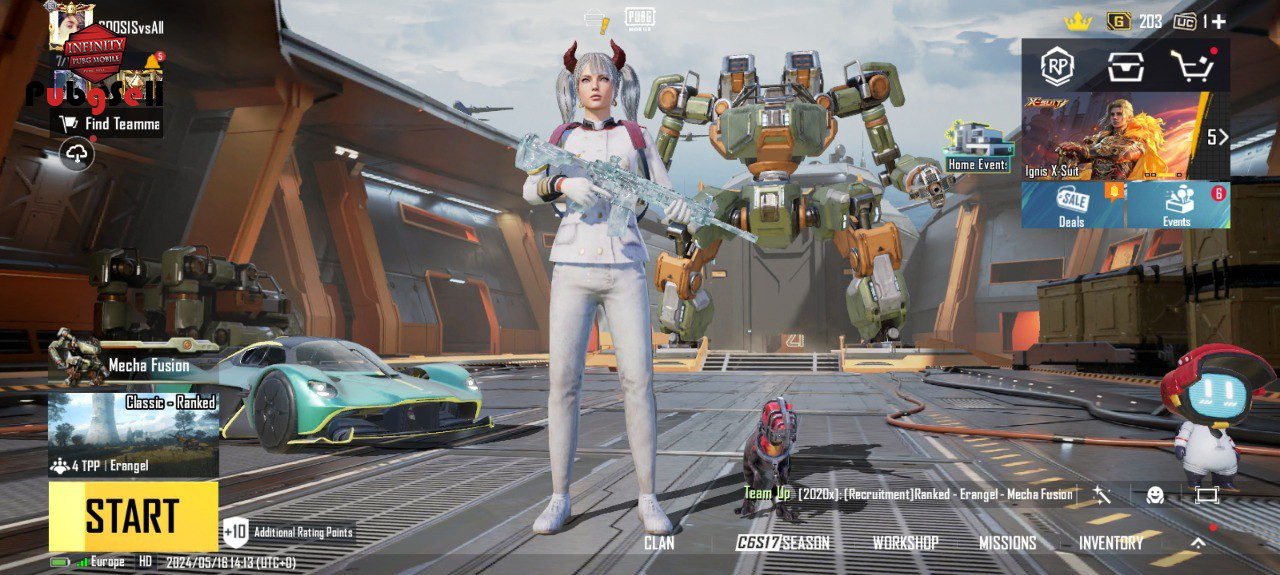The height and width of the screenshot is (575, 1280).
Task: Open the Classic Ranked Erangel mode selector
Action: 133,435
